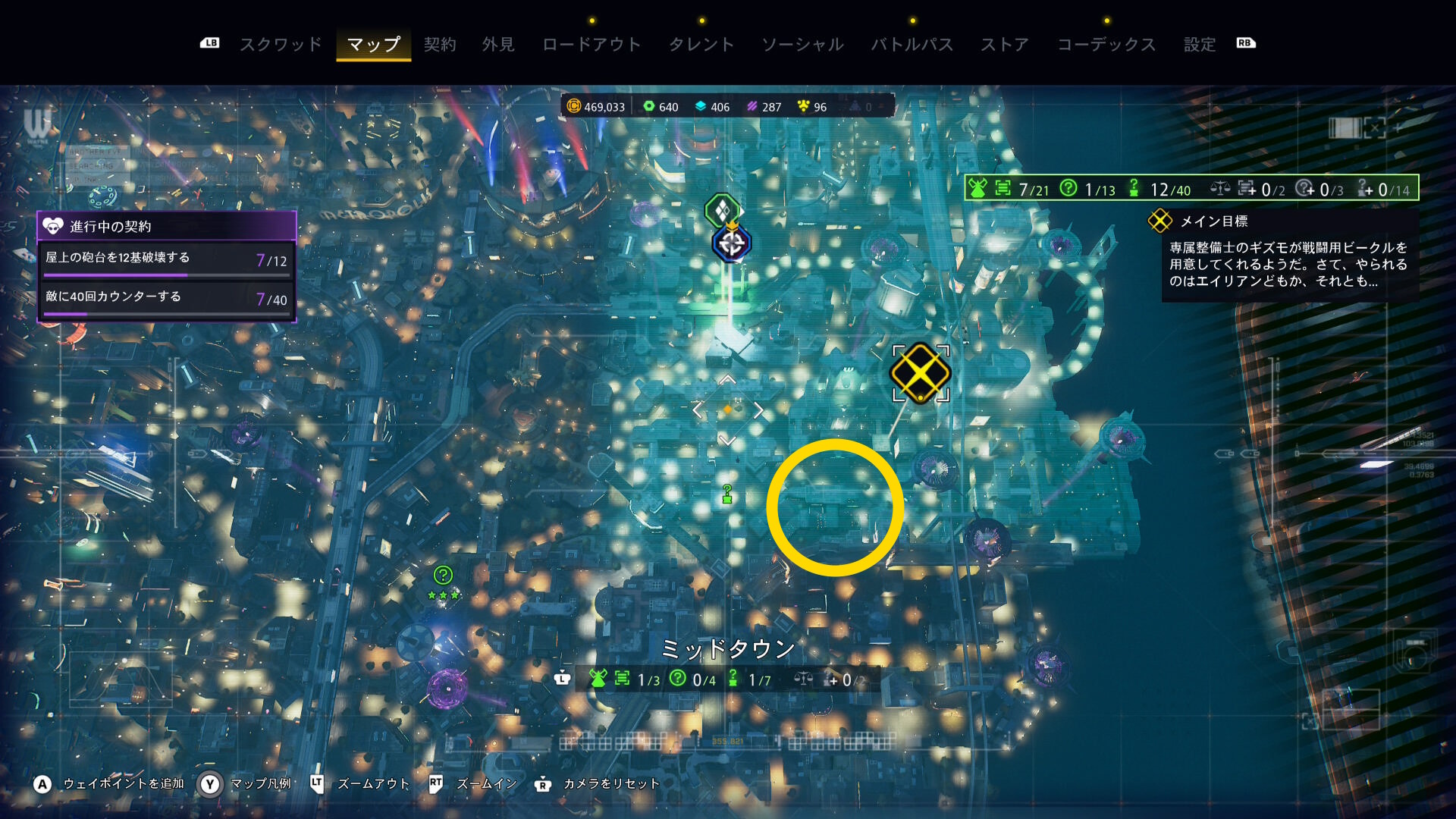Open the 設定 tab
This screenshot has height=819, width=1456.
click(1200, 45)
